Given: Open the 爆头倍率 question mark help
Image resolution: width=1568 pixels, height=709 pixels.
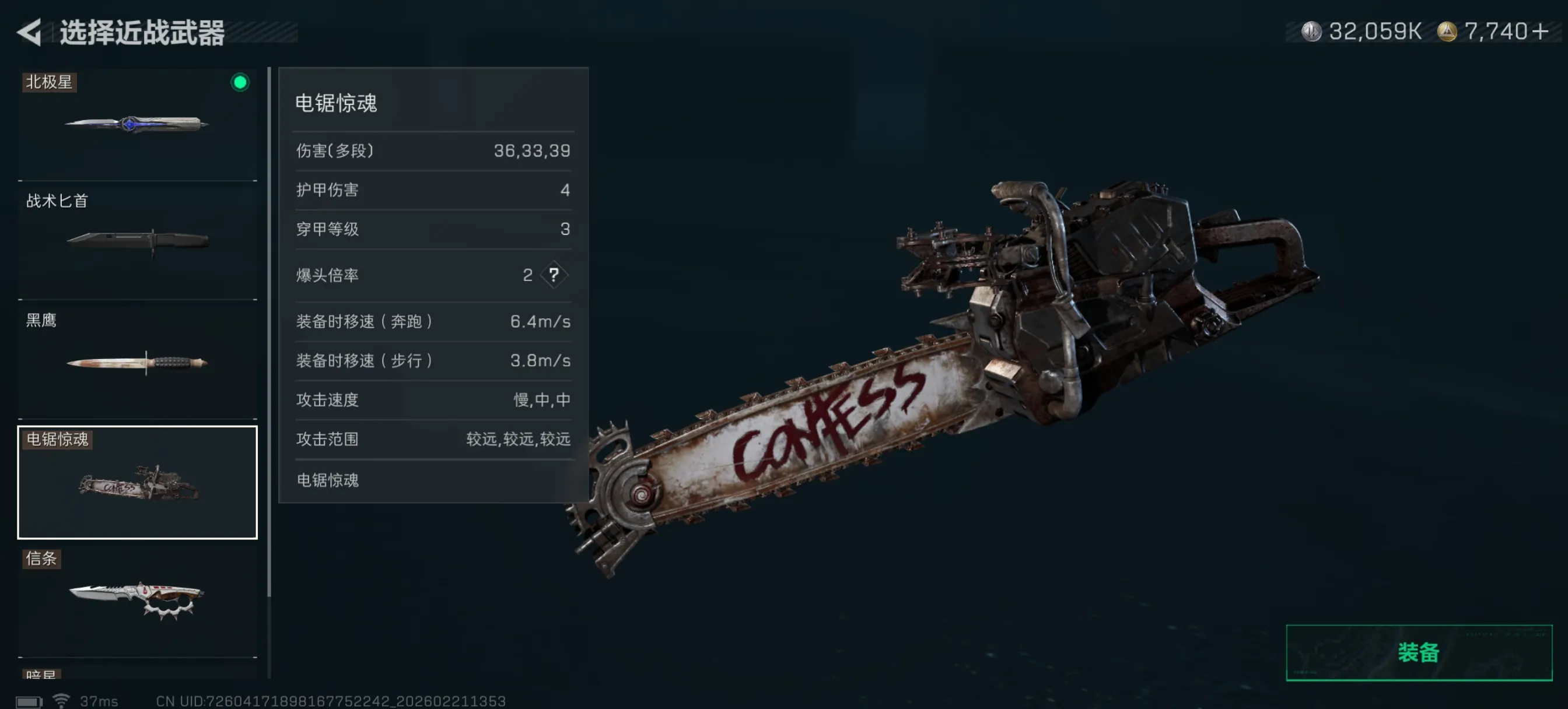Looking at the screenshot, I should point(554,275).
